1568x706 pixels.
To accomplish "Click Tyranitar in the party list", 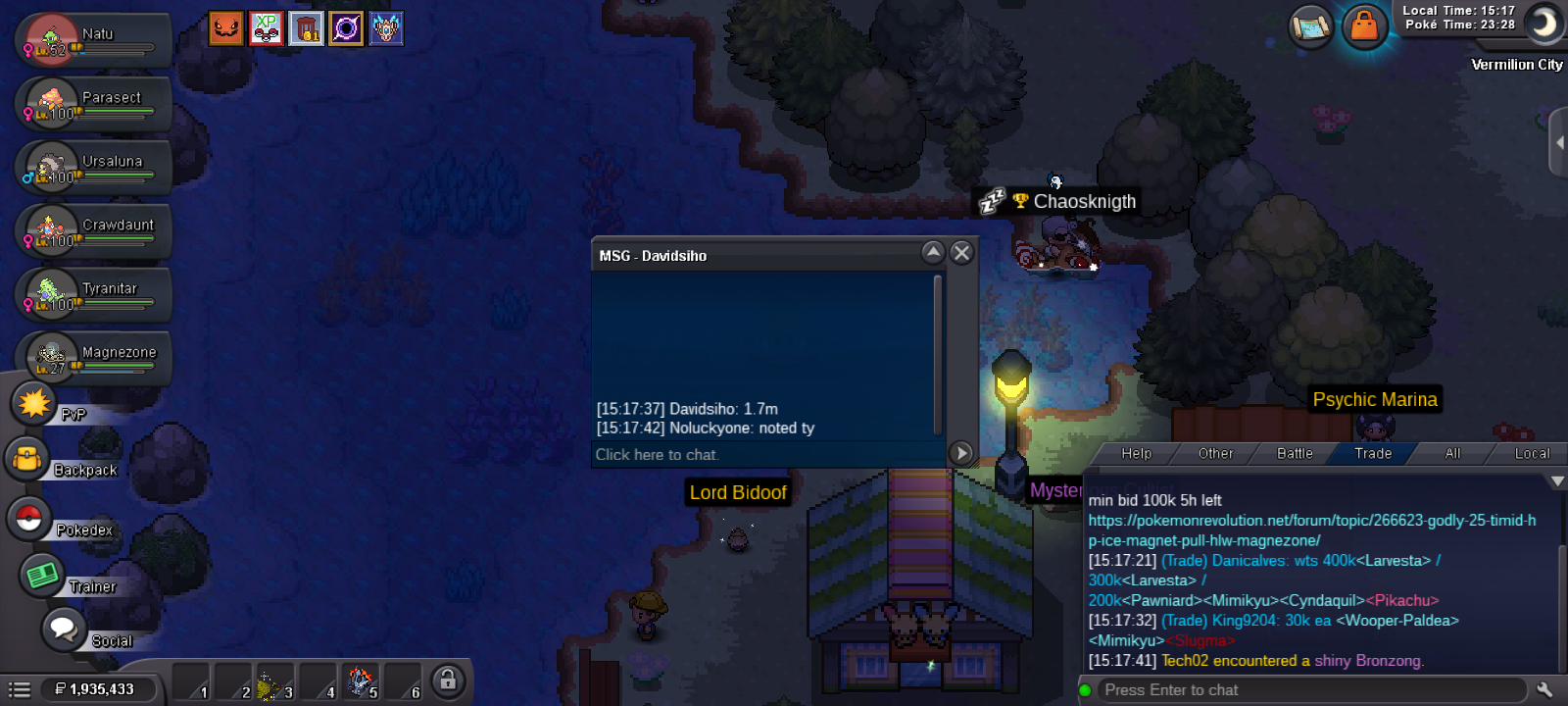I will click(x=93, y=295).
